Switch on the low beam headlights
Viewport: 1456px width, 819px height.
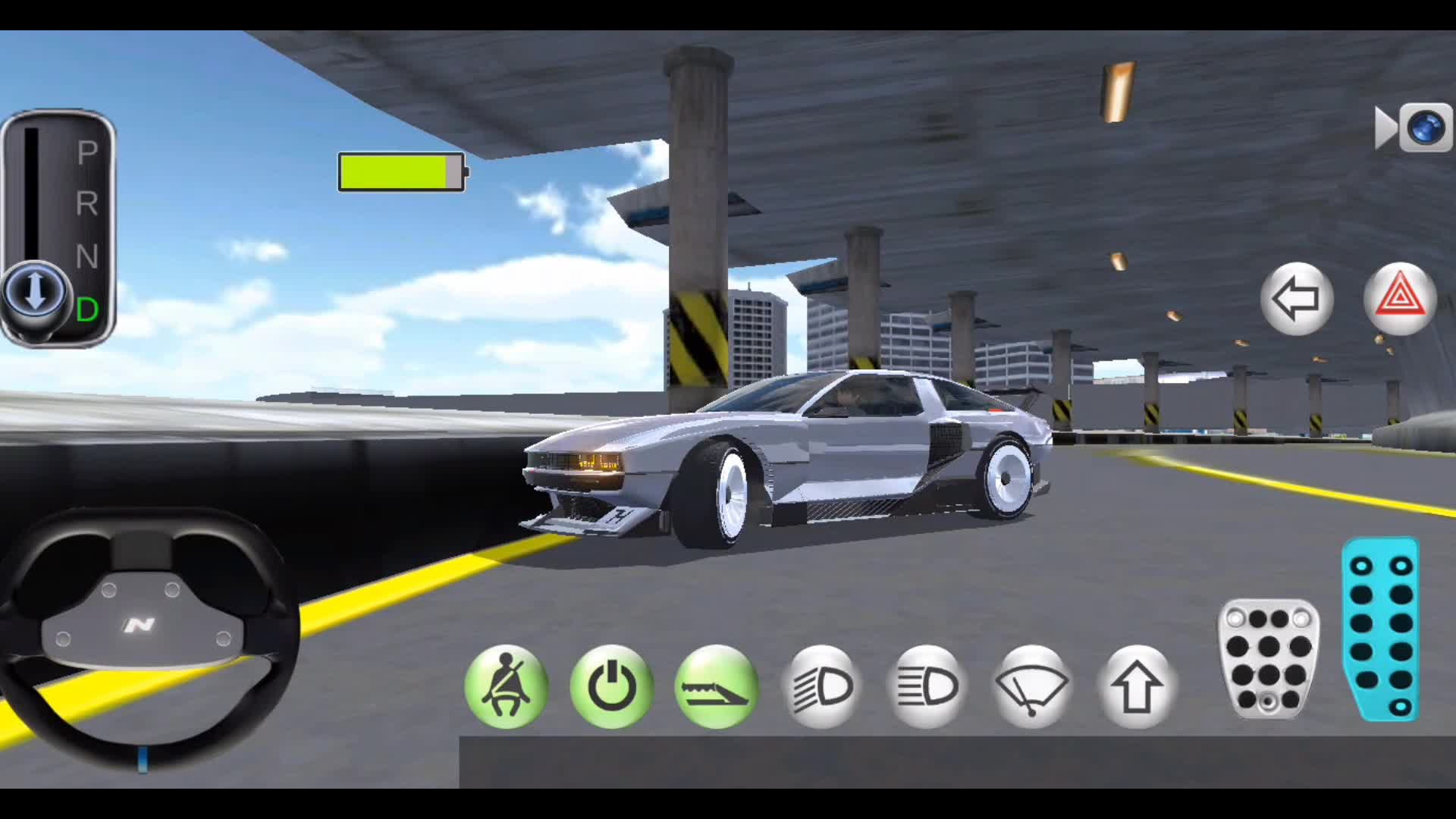pyautogui.click(x=822, y=686)
